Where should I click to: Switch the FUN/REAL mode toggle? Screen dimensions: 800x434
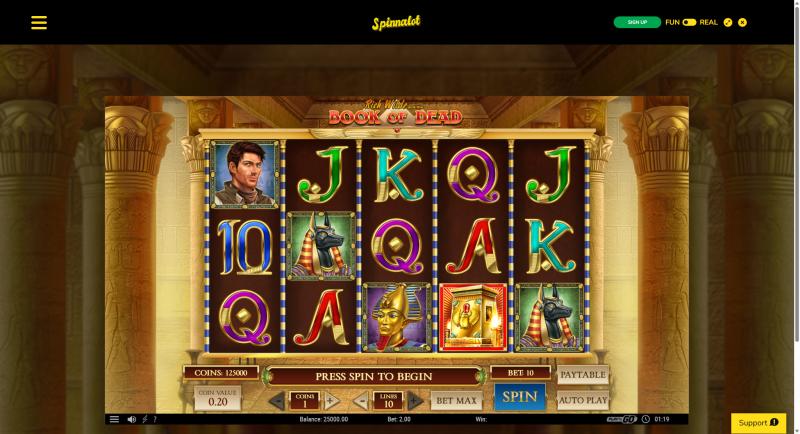pos(689,22)
